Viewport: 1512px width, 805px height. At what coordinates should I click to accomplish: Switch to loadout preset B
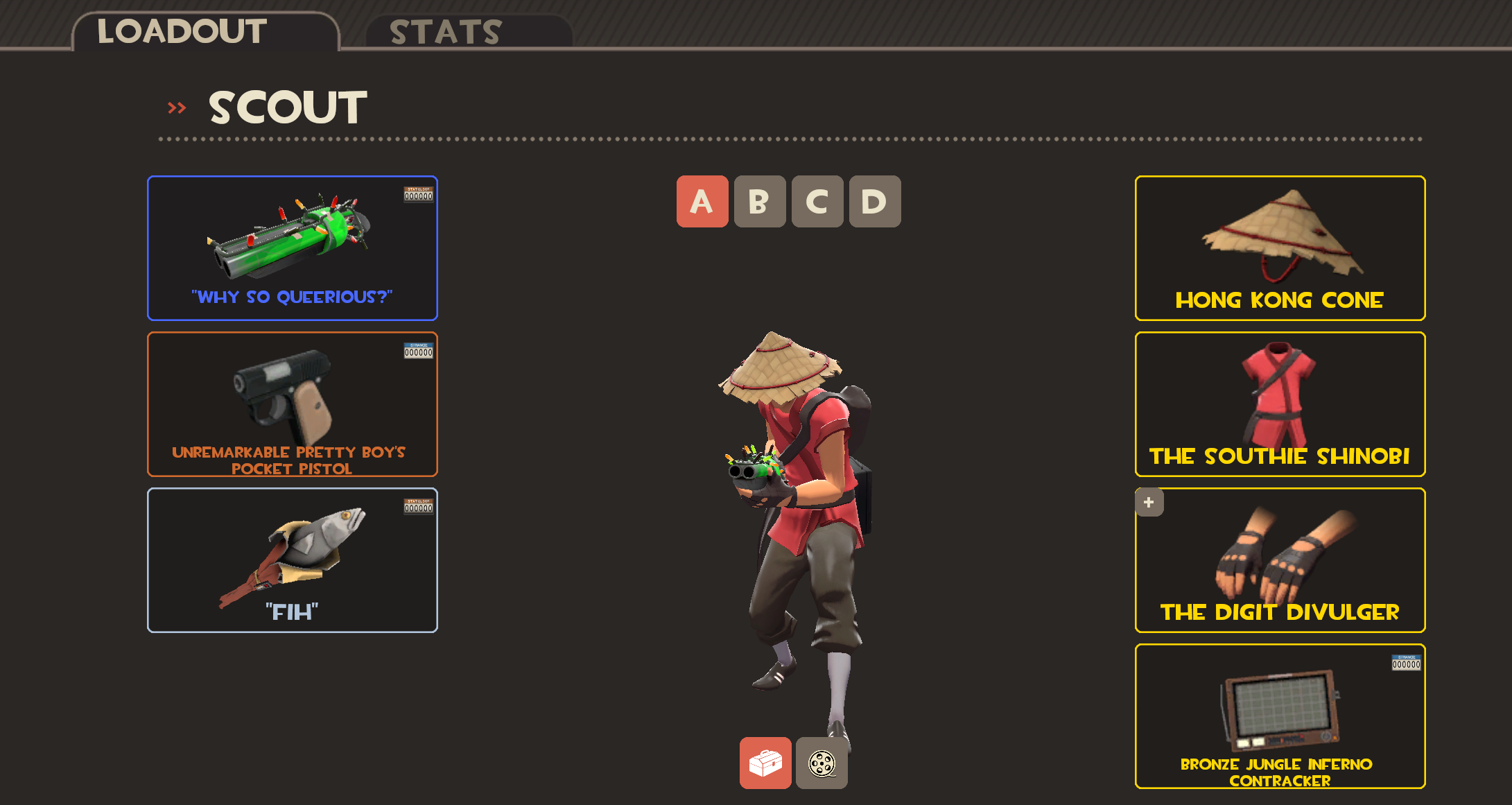tap(759, 202)
